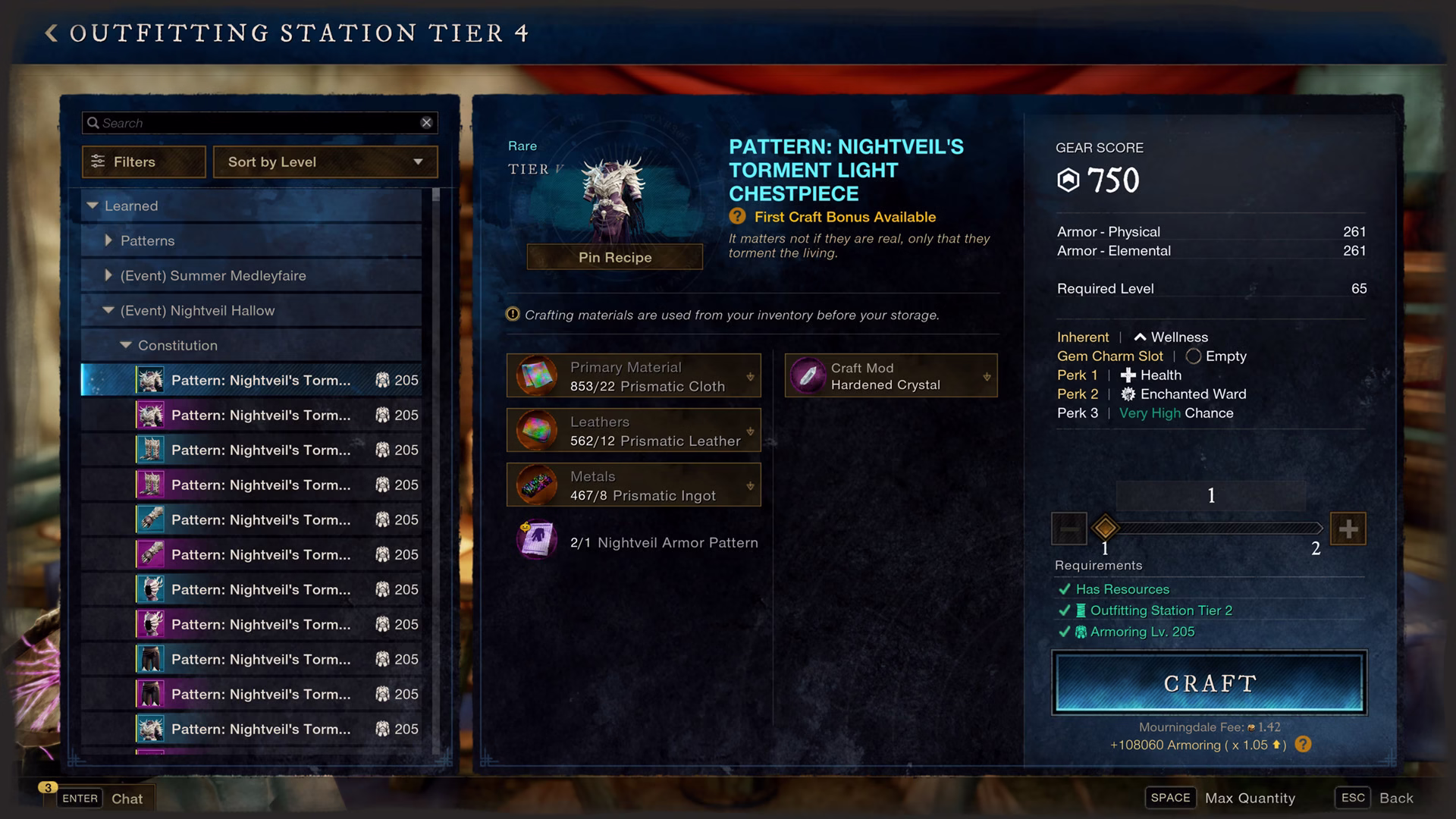This screenshot has height=819, width=1456.
Task: Expand the Patterns category
Action: [108, 240]
